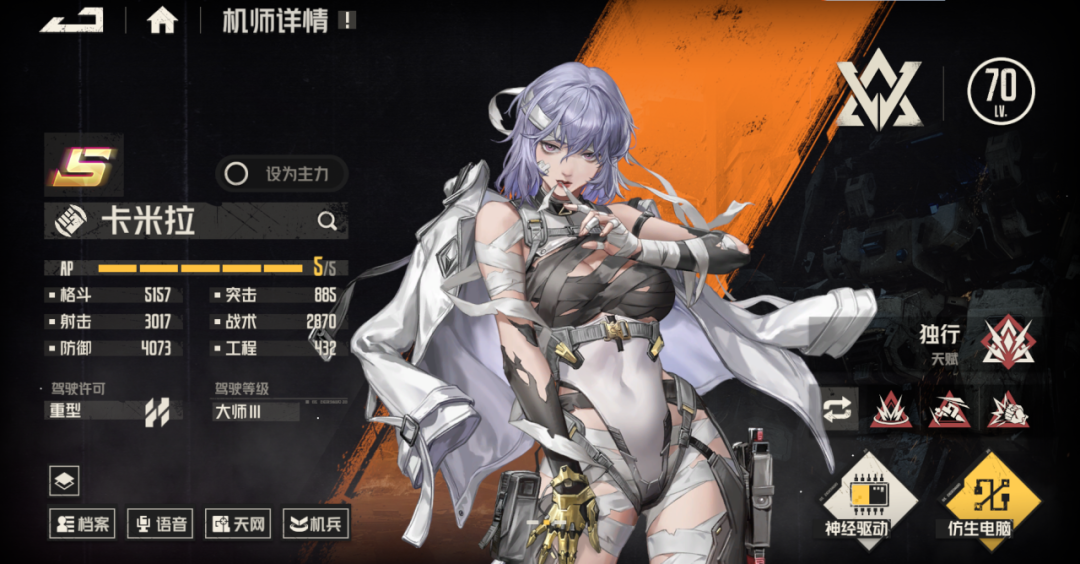Go back using the return arrow
Screen dimensions: 1080x564
pyautogui.click(x=72, y=20)
